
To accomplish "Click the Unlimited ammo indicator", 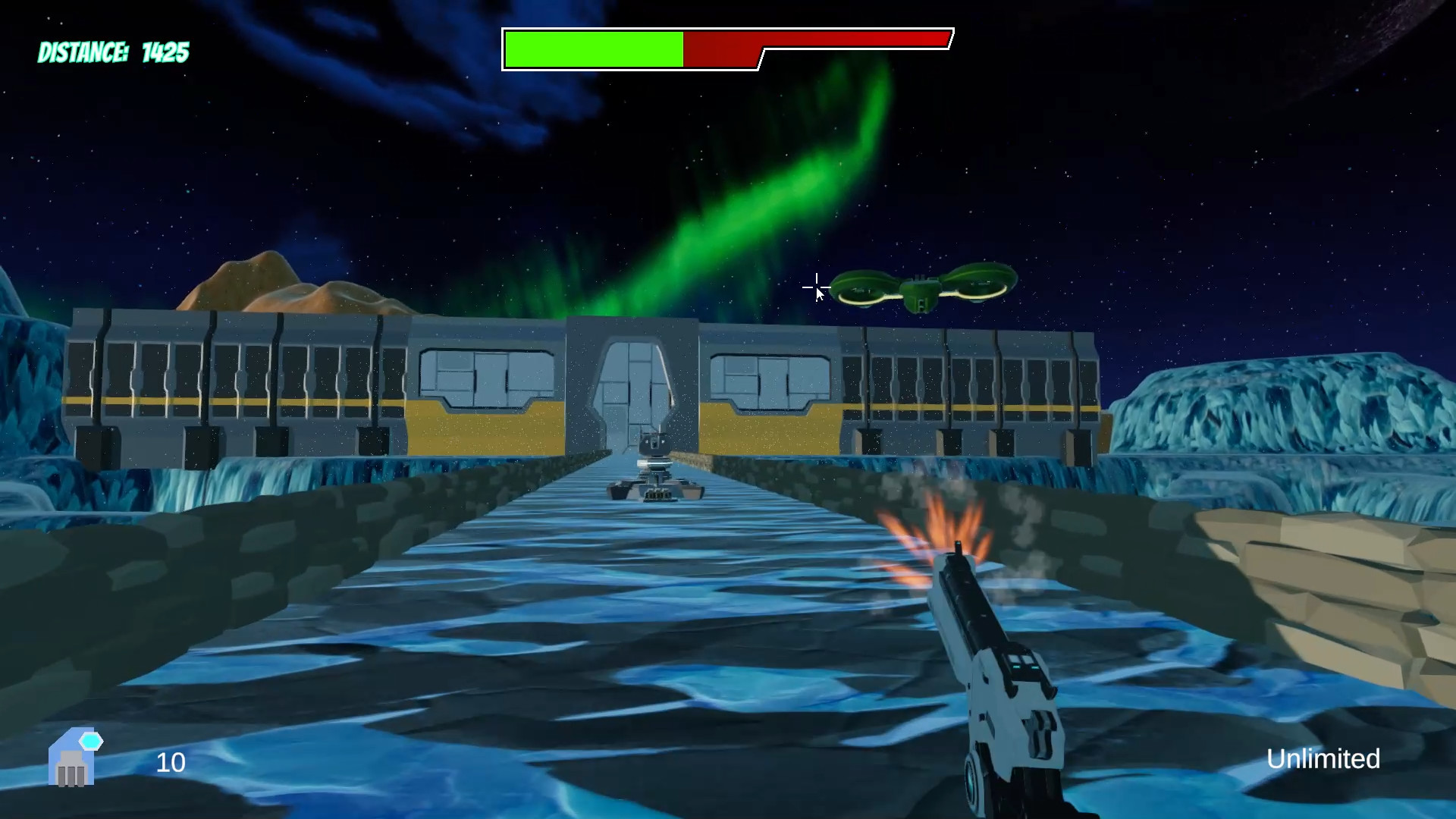I will click(x=1323, y=759).
